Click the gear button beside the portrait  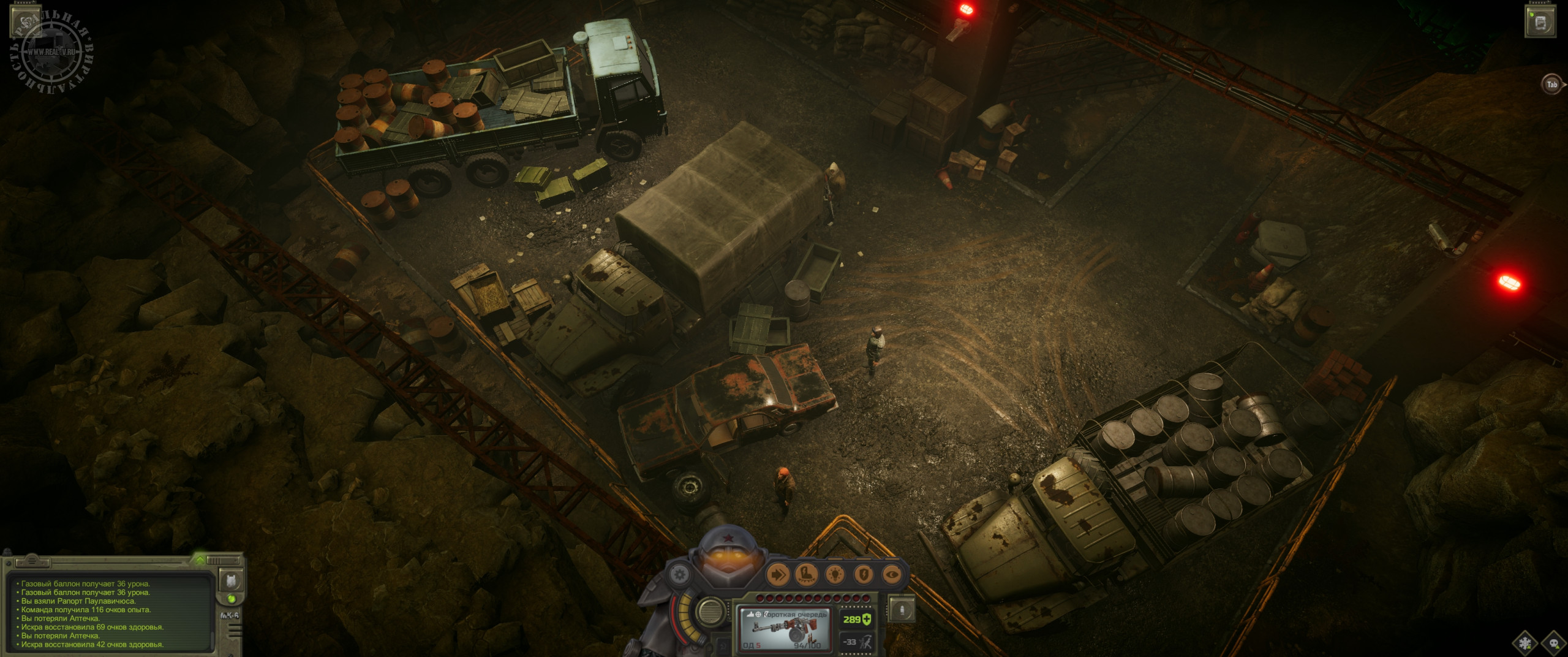pos(677,575)
